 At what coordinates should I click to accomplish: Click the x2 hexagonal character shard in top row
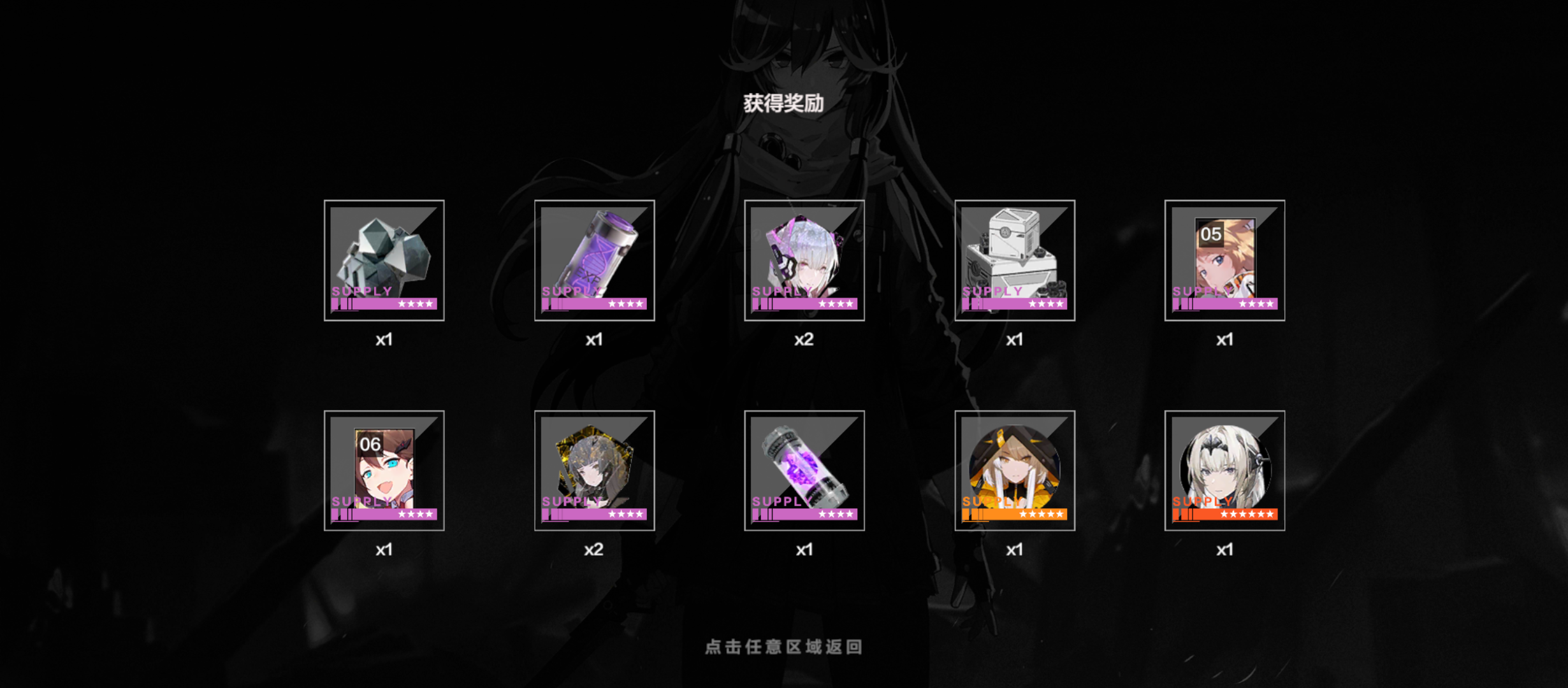click(805, 261)
